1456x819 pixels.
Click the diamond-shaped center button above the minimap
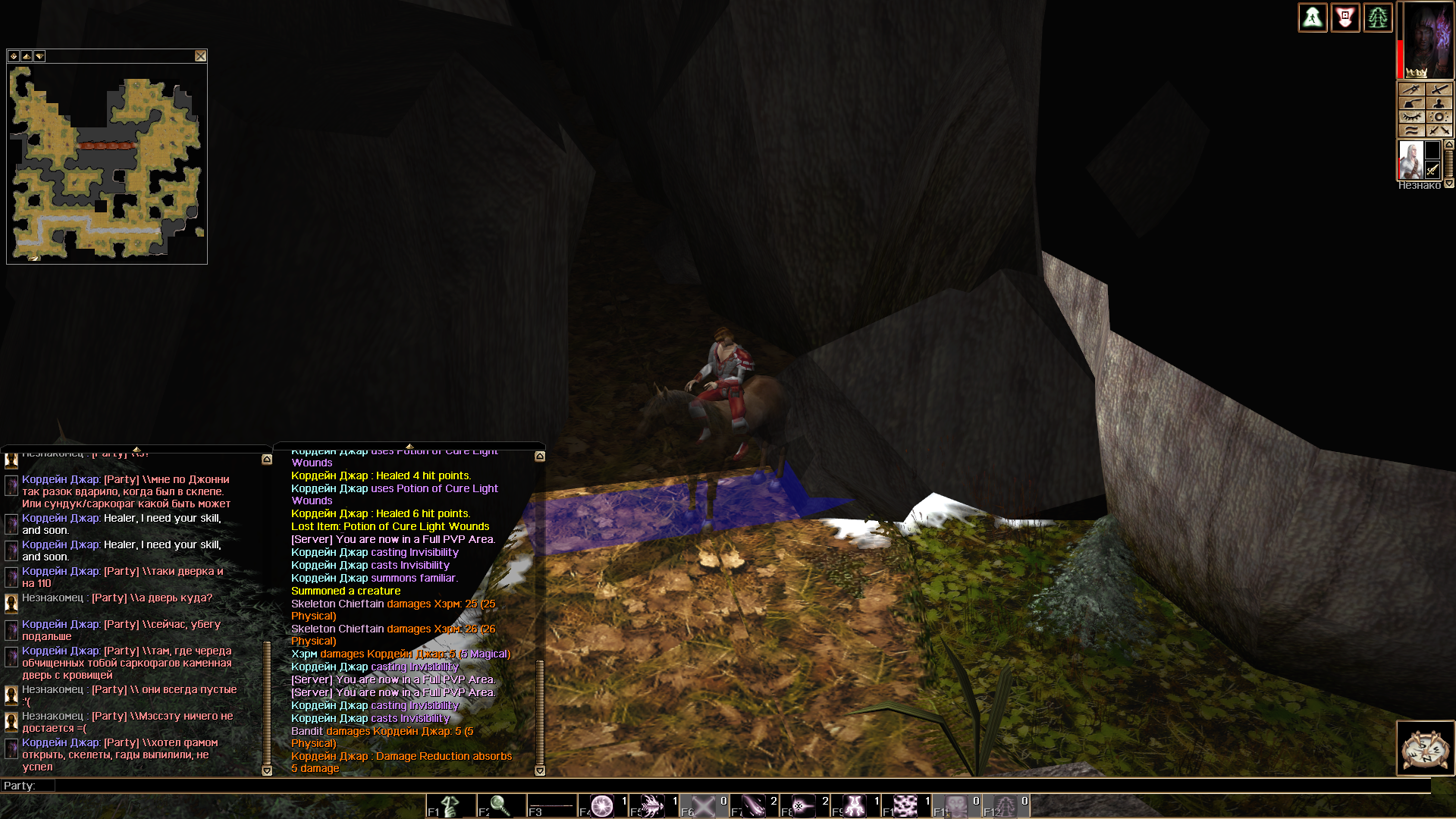tap(14, 56)
